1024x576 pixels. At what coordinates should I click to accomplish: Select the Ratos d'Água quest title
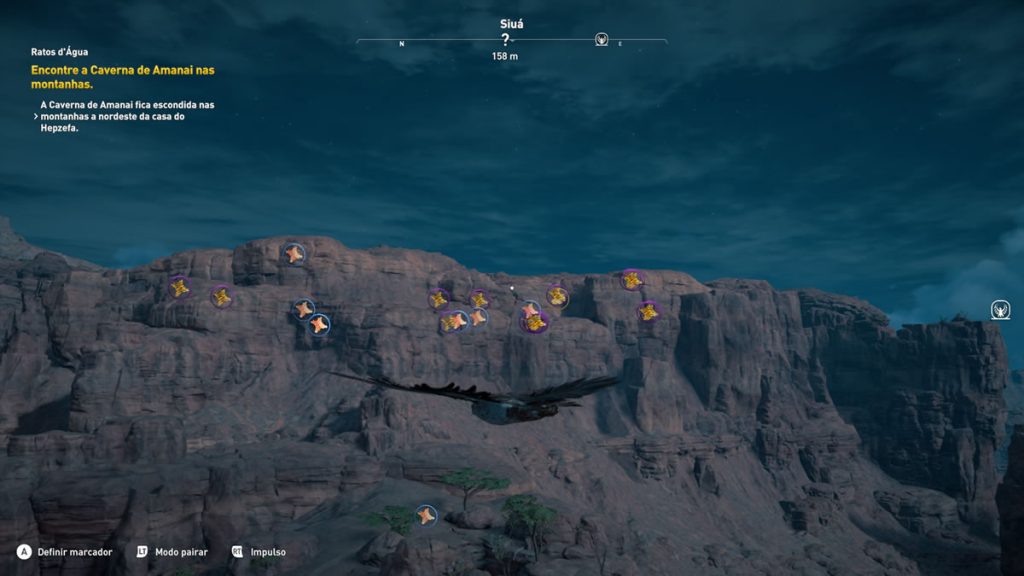(59, 52)
